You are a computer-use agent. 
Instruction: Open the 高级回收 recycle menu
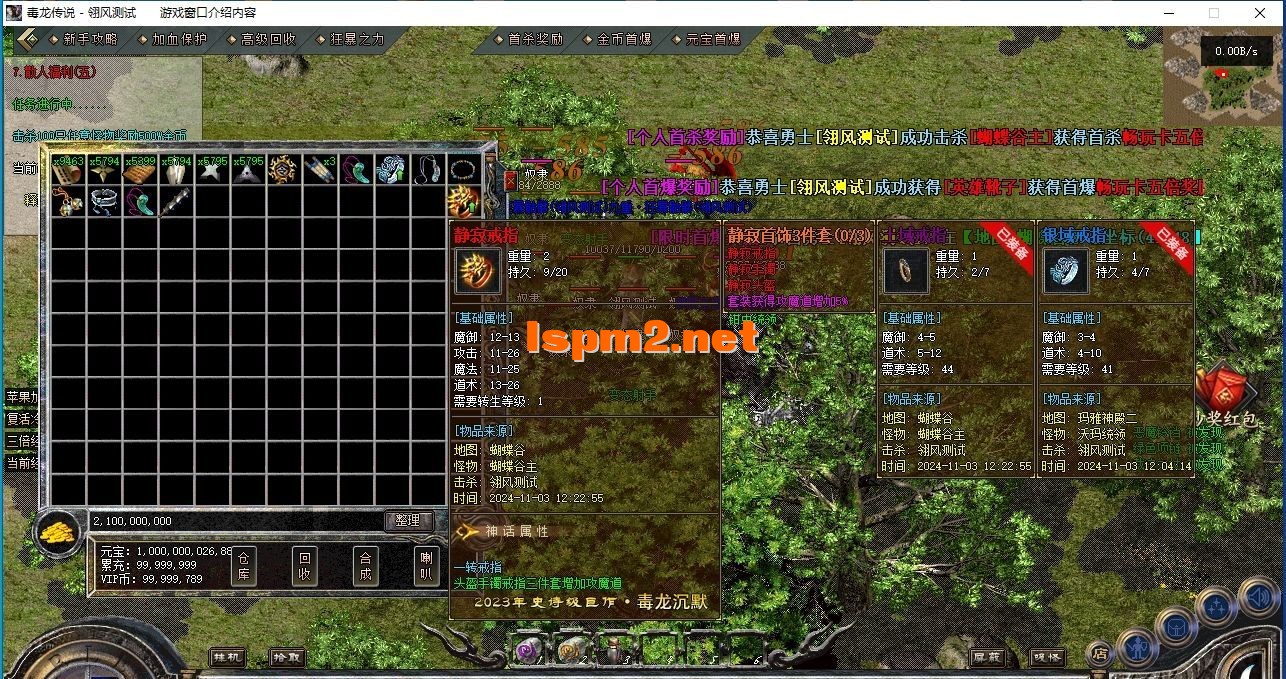tap(268, 39)
